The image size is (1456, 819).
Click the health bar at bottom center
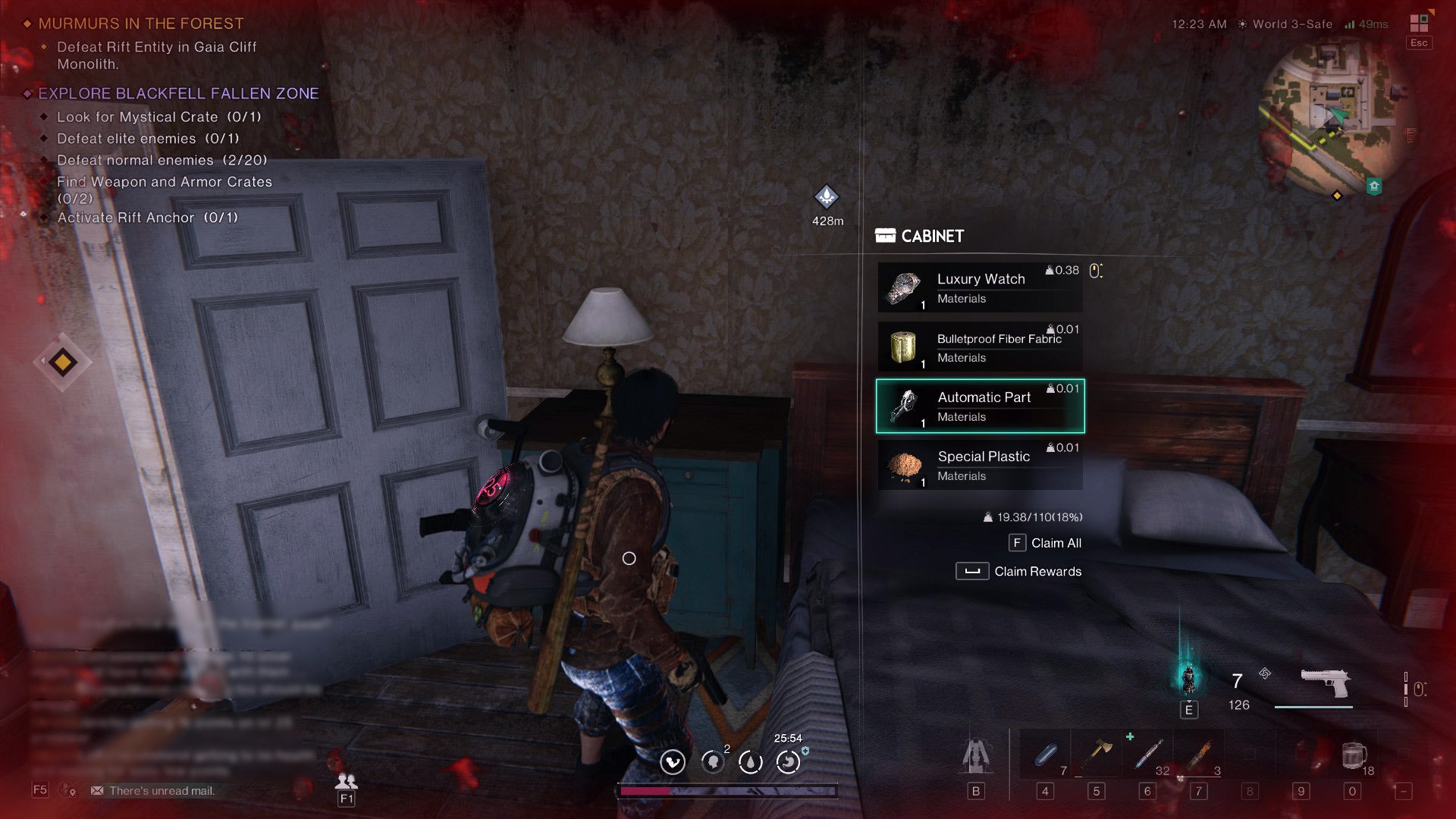point(728,791)
